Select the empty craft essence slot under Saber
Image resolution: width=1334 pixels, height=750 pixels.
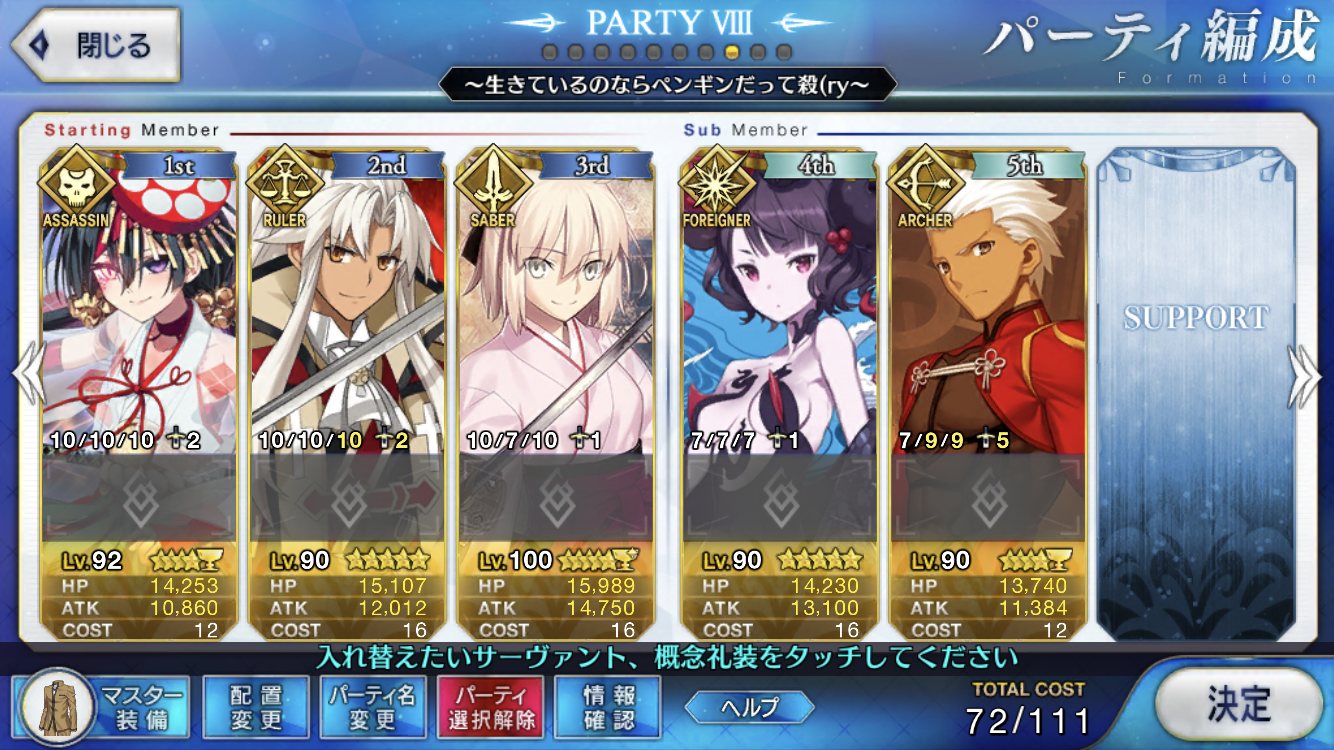(556, 496)
